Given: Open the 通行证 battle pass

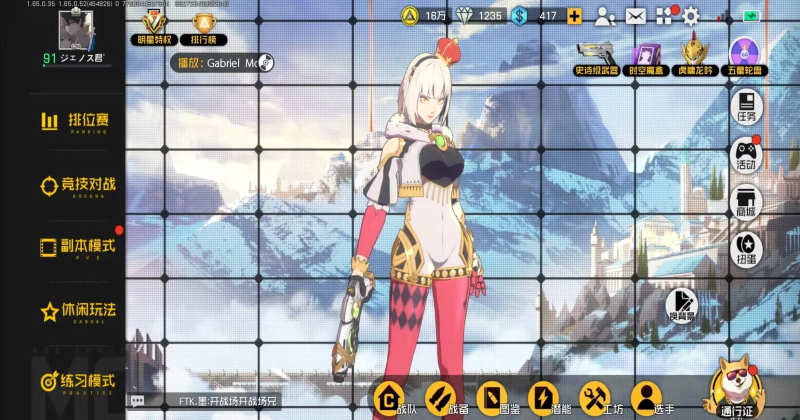Looking at the screenshot, I should [x=736, y=392].
